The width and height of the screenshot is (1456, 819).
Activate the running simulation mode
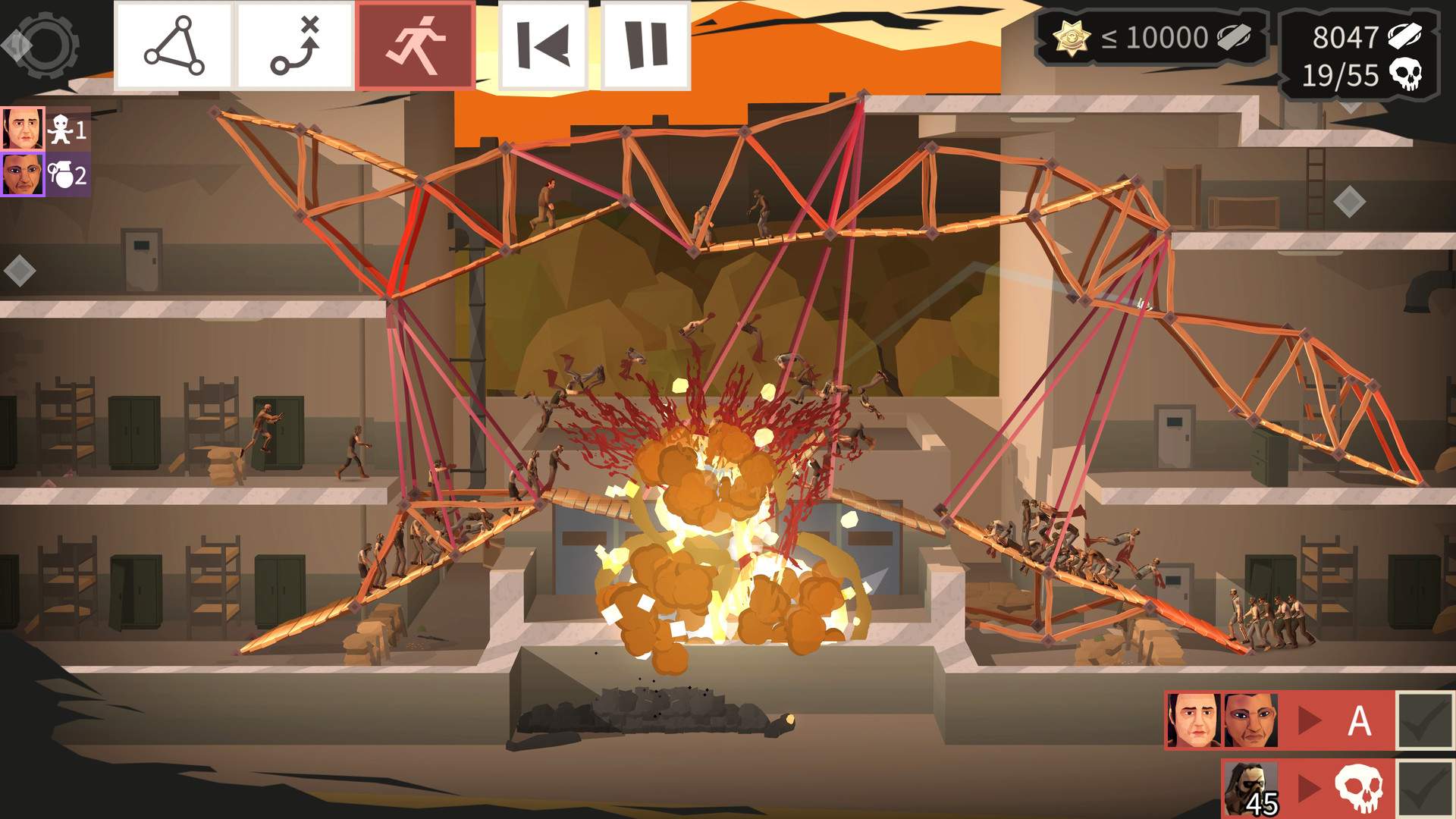point(416,43)
